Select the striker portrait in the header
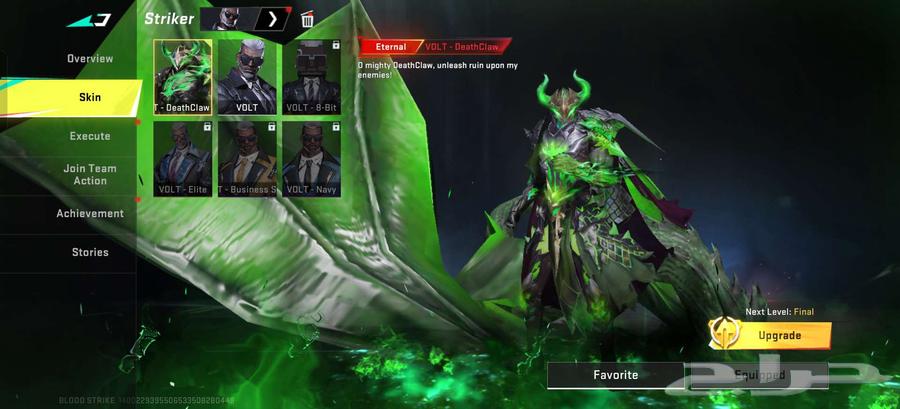 click(229, 19)
